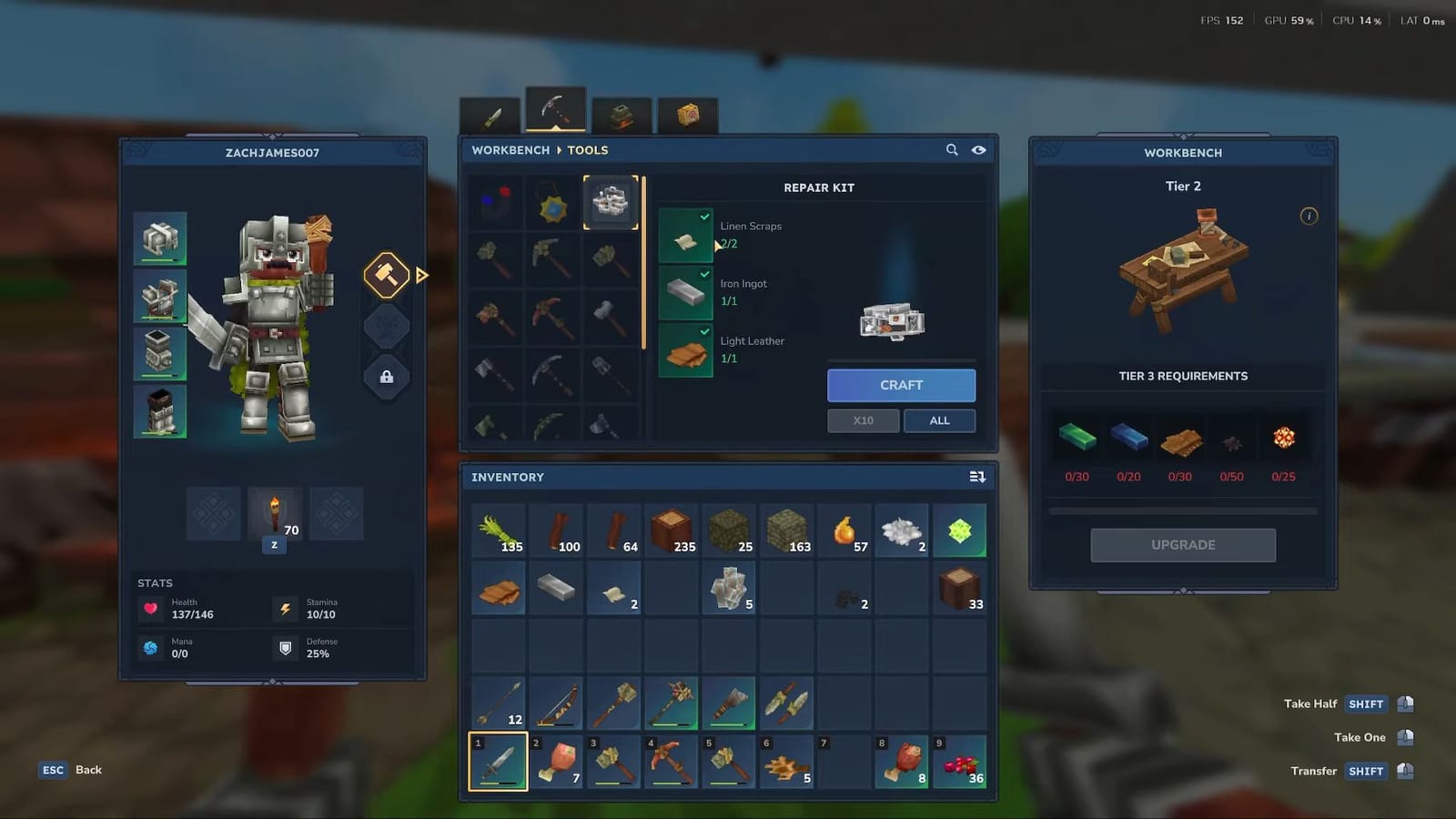Select the pickaxe category tab icon

[x=555, y=107]
